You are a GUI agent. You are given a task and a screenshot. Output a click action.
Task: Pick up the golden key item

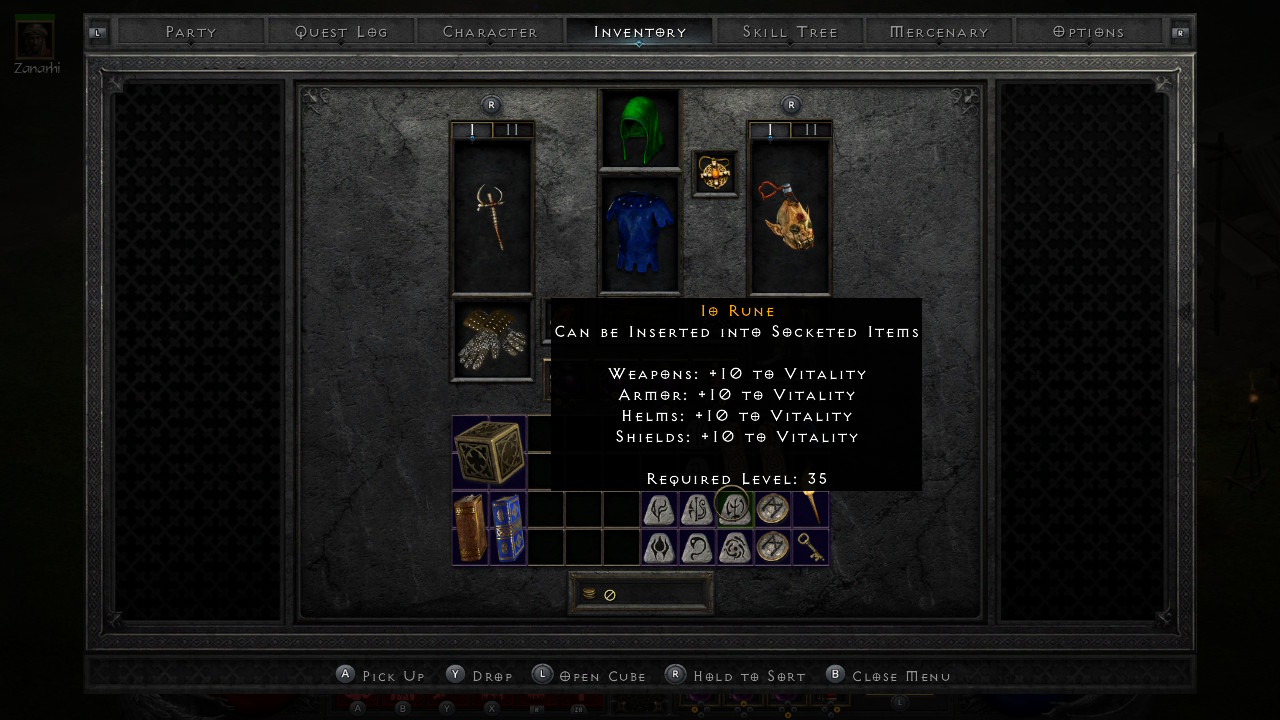(x=810, y=547)
